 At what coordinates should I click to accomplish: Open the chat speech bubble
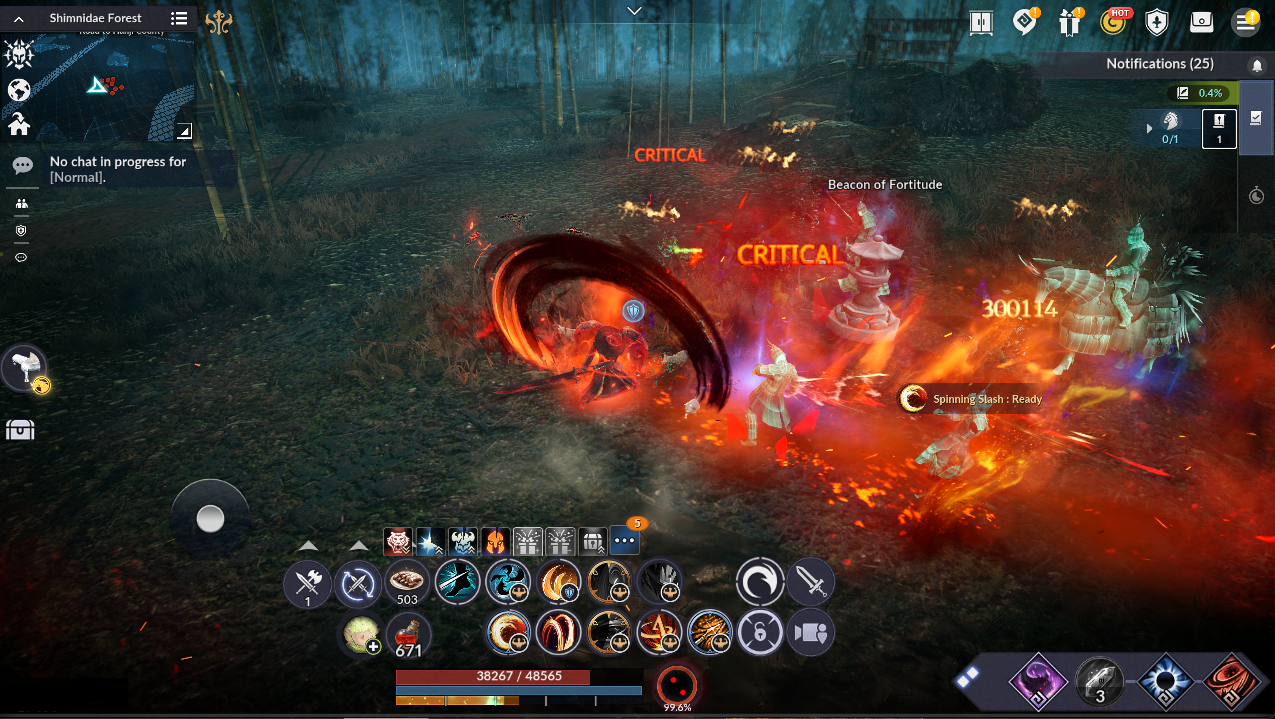[22, 166]
